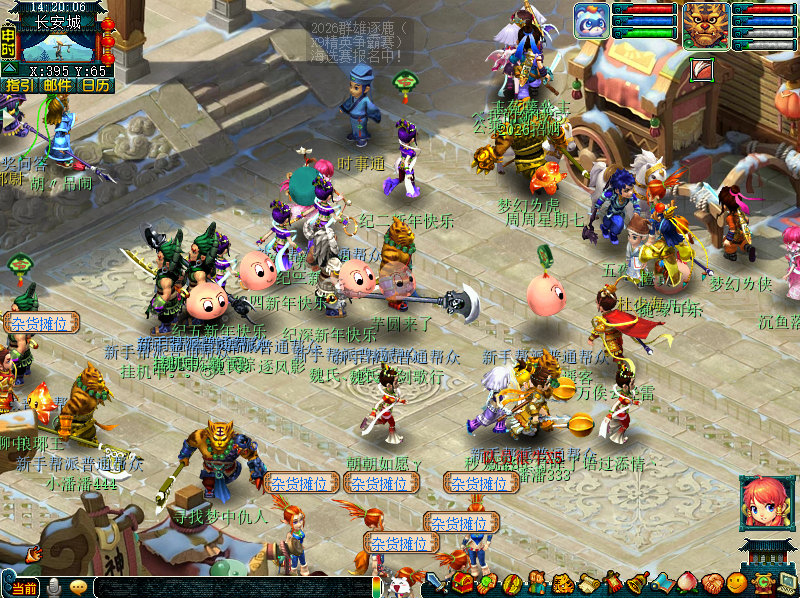
Task: Open the handshake friends icon
Action: 711,582
